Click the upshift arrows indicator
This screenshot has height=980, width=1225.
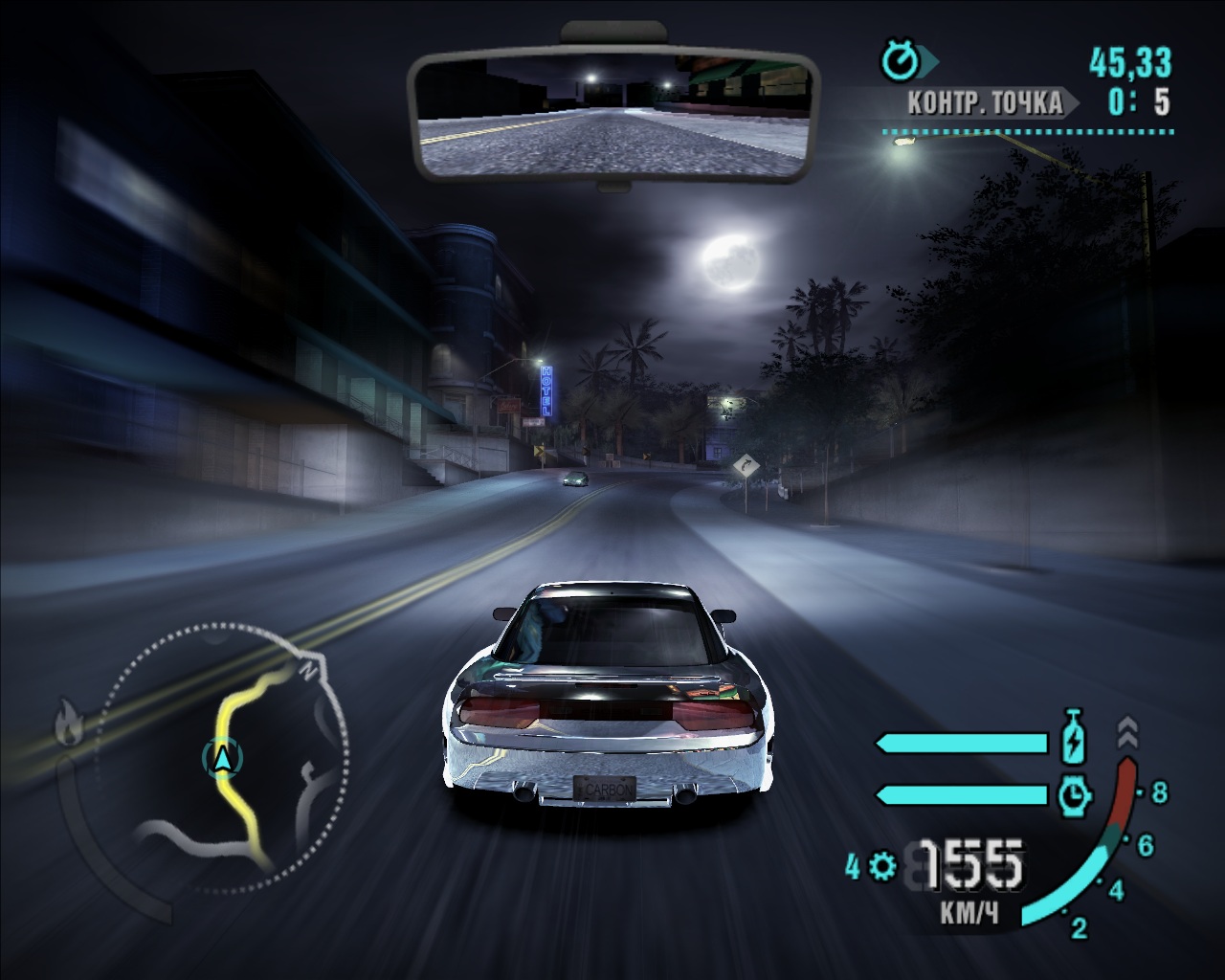tap(1128, 732)
